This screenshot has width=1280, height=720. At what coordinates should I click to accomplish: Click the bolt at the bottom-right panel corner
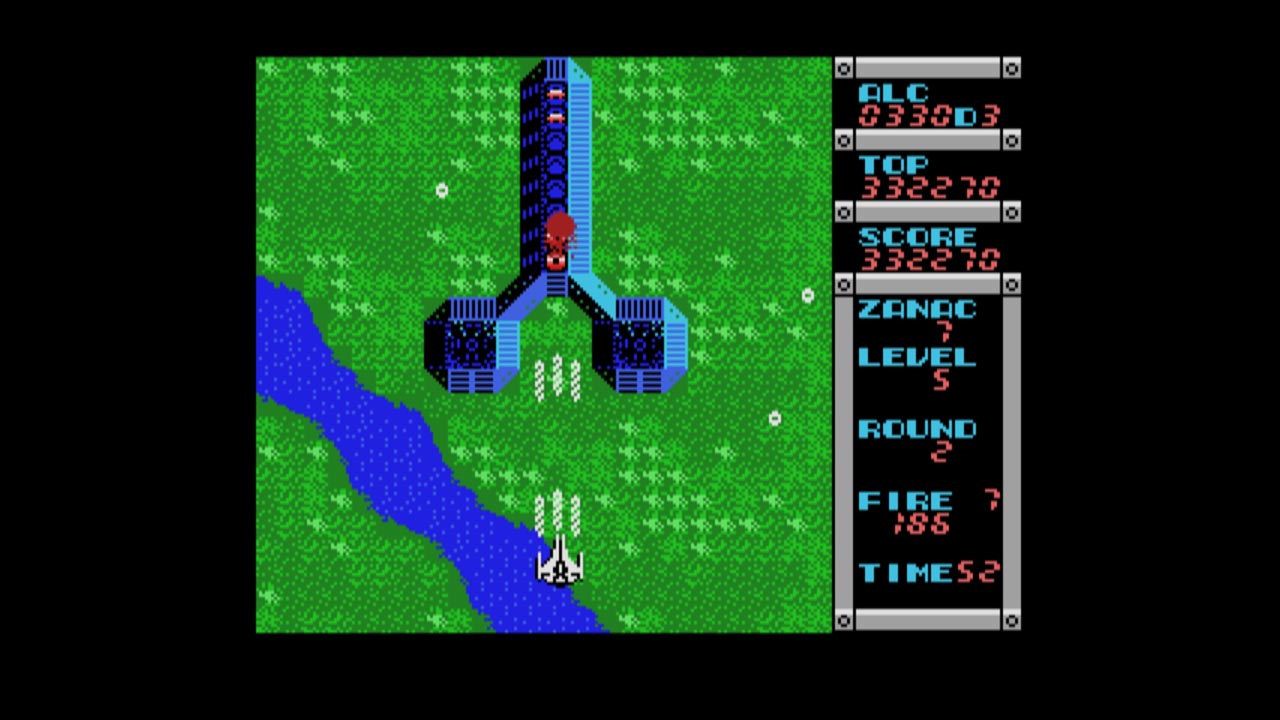coord(1011,621)
